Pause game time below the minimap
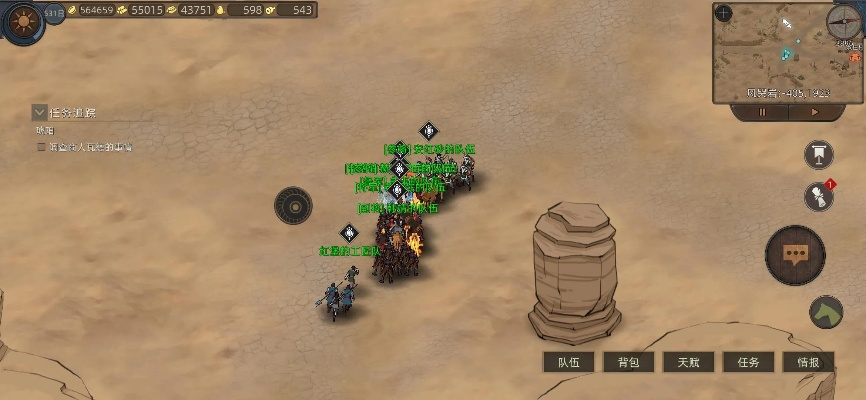 pyautogui.click(x=762, y=113)
